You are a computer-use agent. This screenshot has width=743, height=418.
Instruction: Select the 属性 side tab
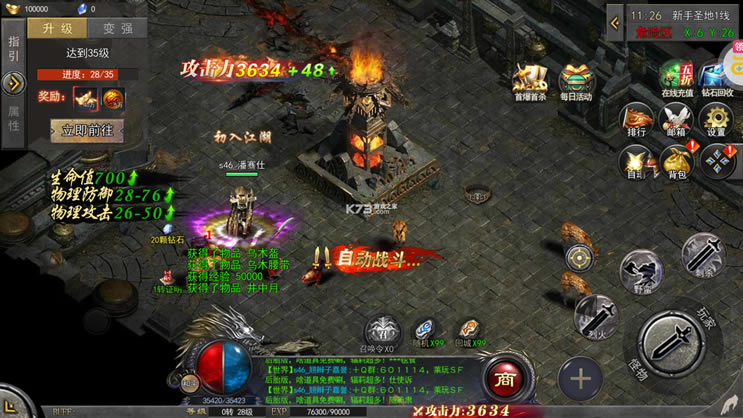tap(13, 120)
